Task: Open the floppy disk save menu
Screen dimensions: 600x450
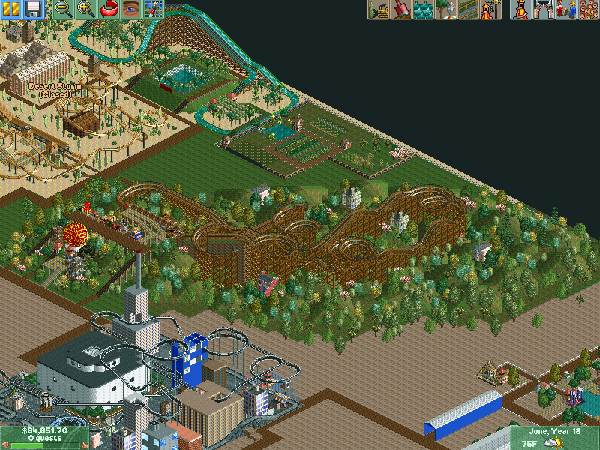Action: 32,9
